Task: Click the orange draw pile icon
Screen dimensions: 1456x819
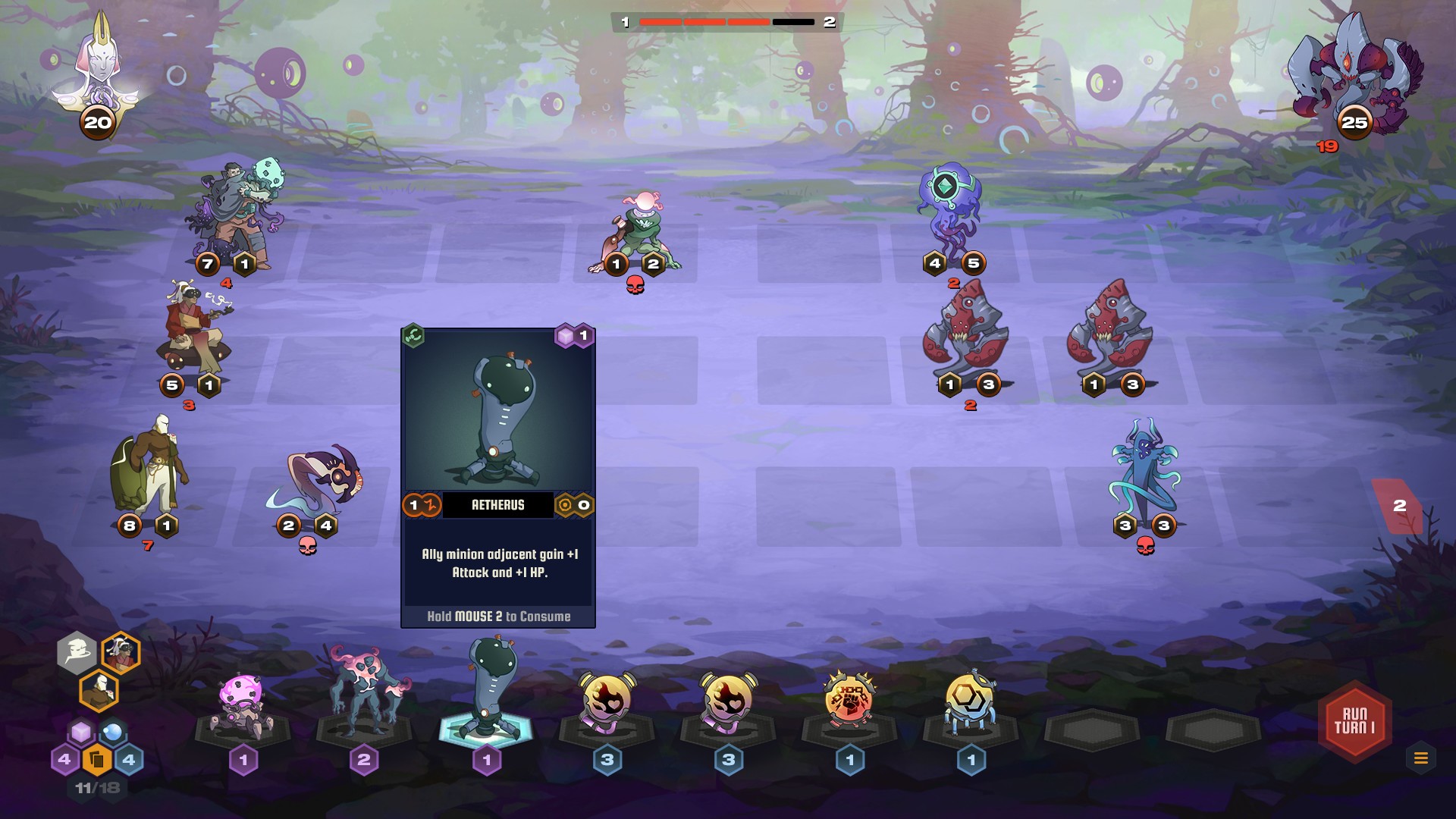Action: [x=96, y=758]
